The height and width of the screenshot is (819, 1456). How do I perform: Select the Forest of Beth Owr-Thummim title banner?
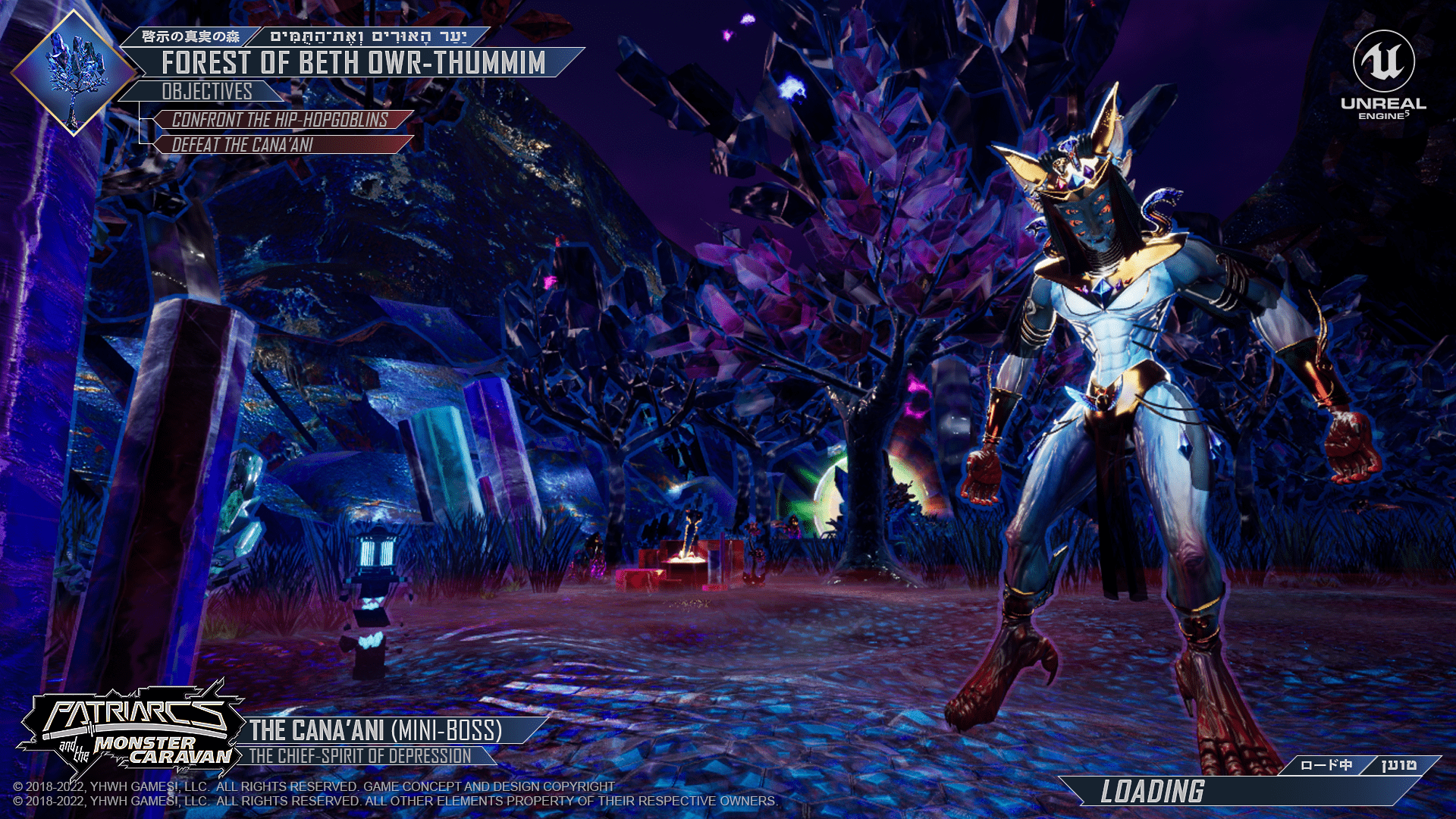point(353,63)
